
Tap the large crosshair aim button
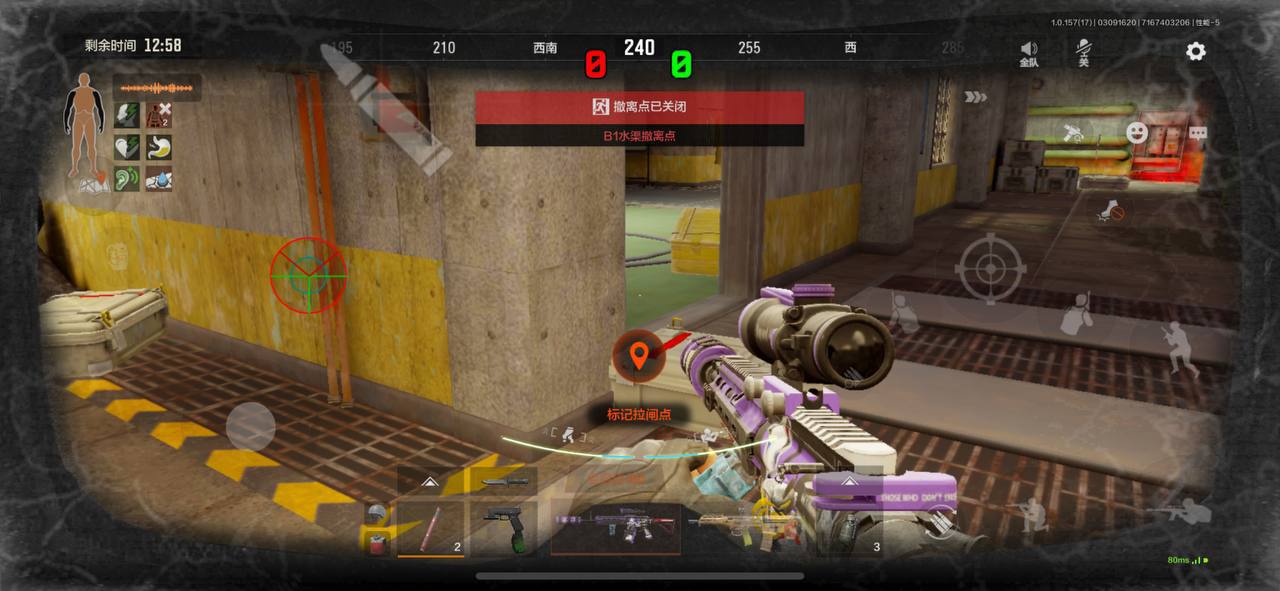[990, 268]
